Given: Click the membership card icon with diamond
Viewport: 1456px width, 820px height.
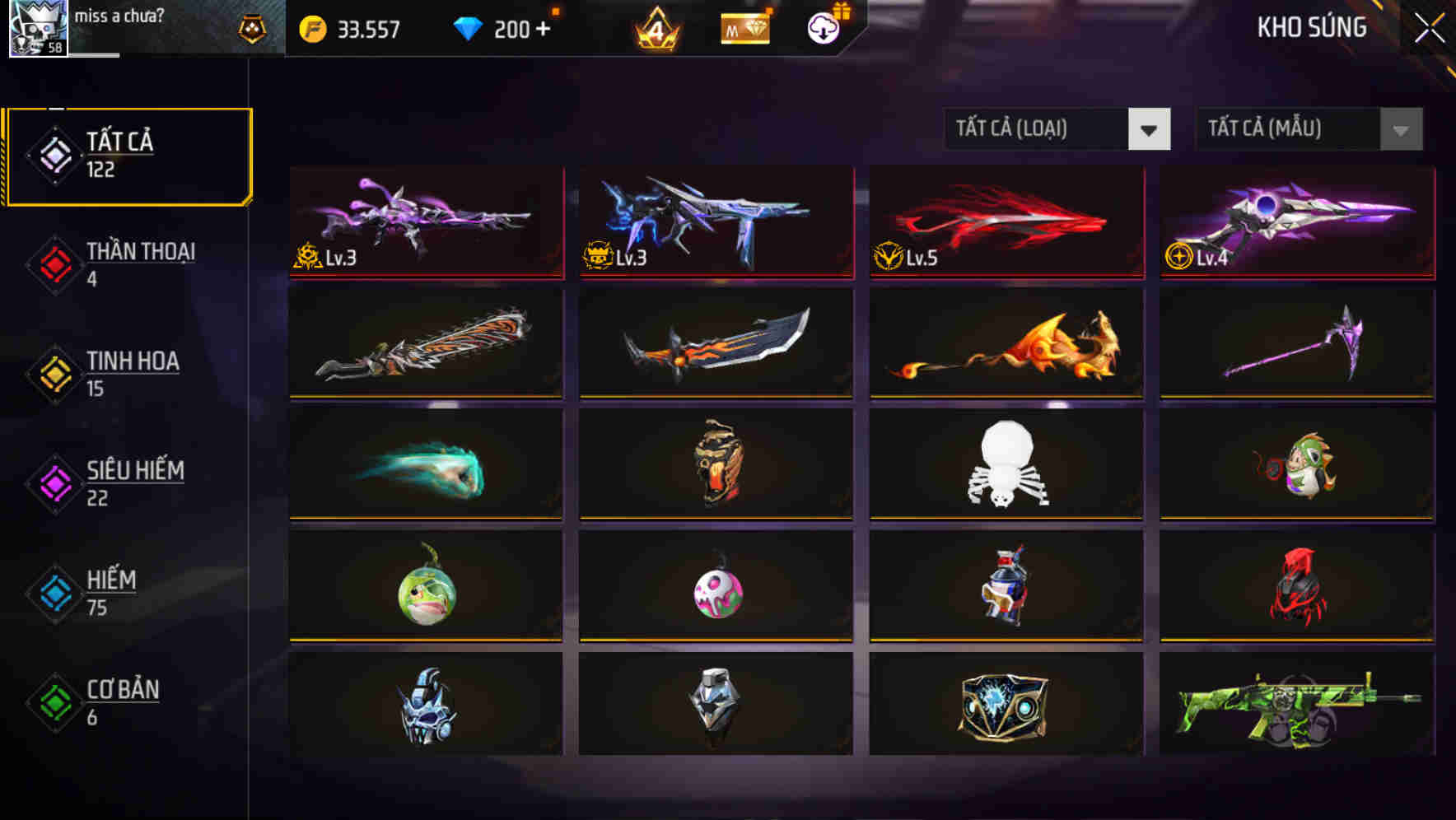Looking at the screenshot, I should coord(744,27).
